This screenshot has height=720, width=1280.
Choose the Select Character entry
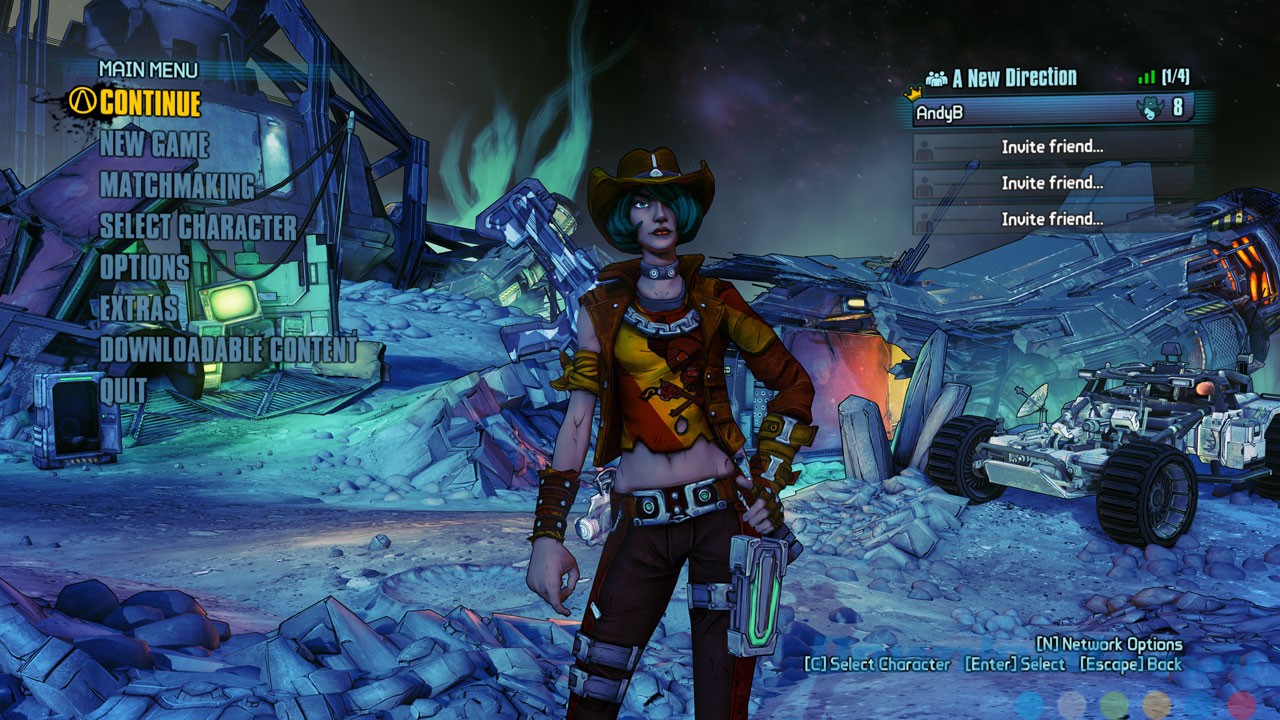click(x=198, y=227)
